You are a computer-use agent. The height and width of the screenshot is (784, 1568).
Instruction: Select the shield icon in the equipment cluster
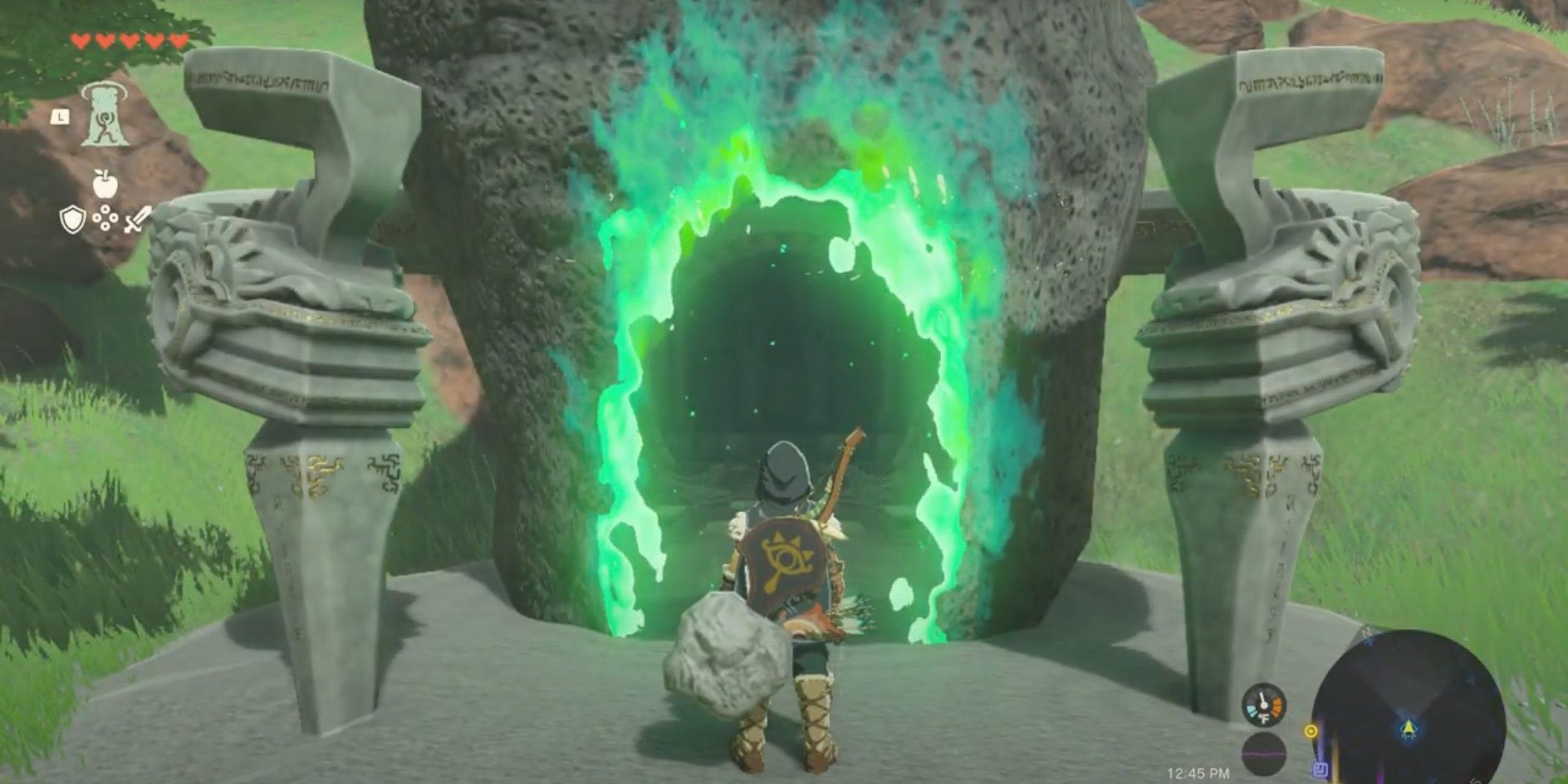(x=72, y=220)
